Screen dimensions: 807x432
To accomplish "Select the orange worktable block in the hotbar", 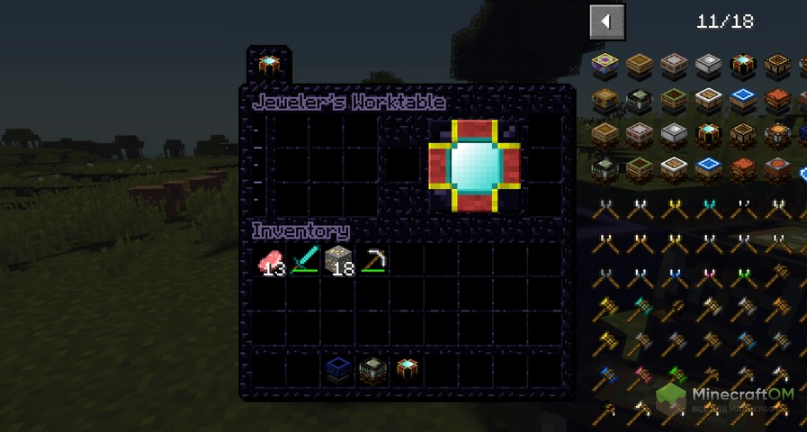I will point(406,369).
